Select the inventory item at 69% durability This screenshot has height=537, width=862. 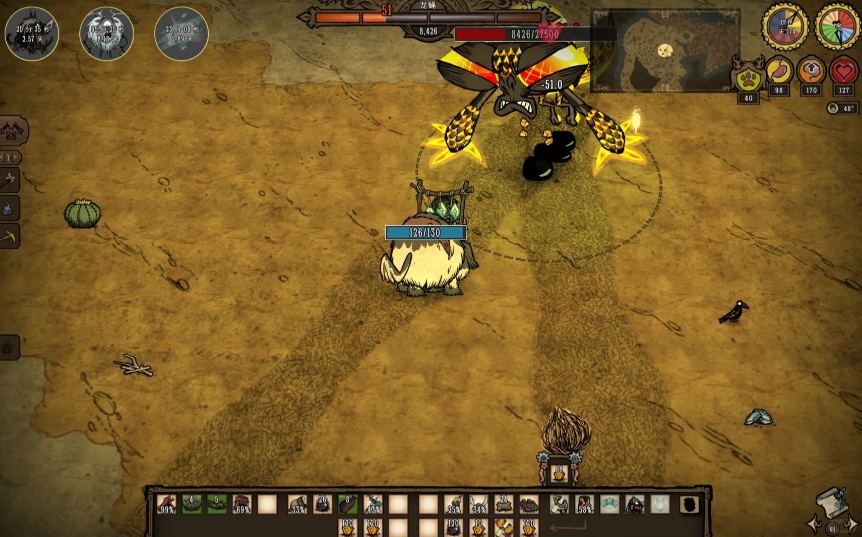coord(242,504)
